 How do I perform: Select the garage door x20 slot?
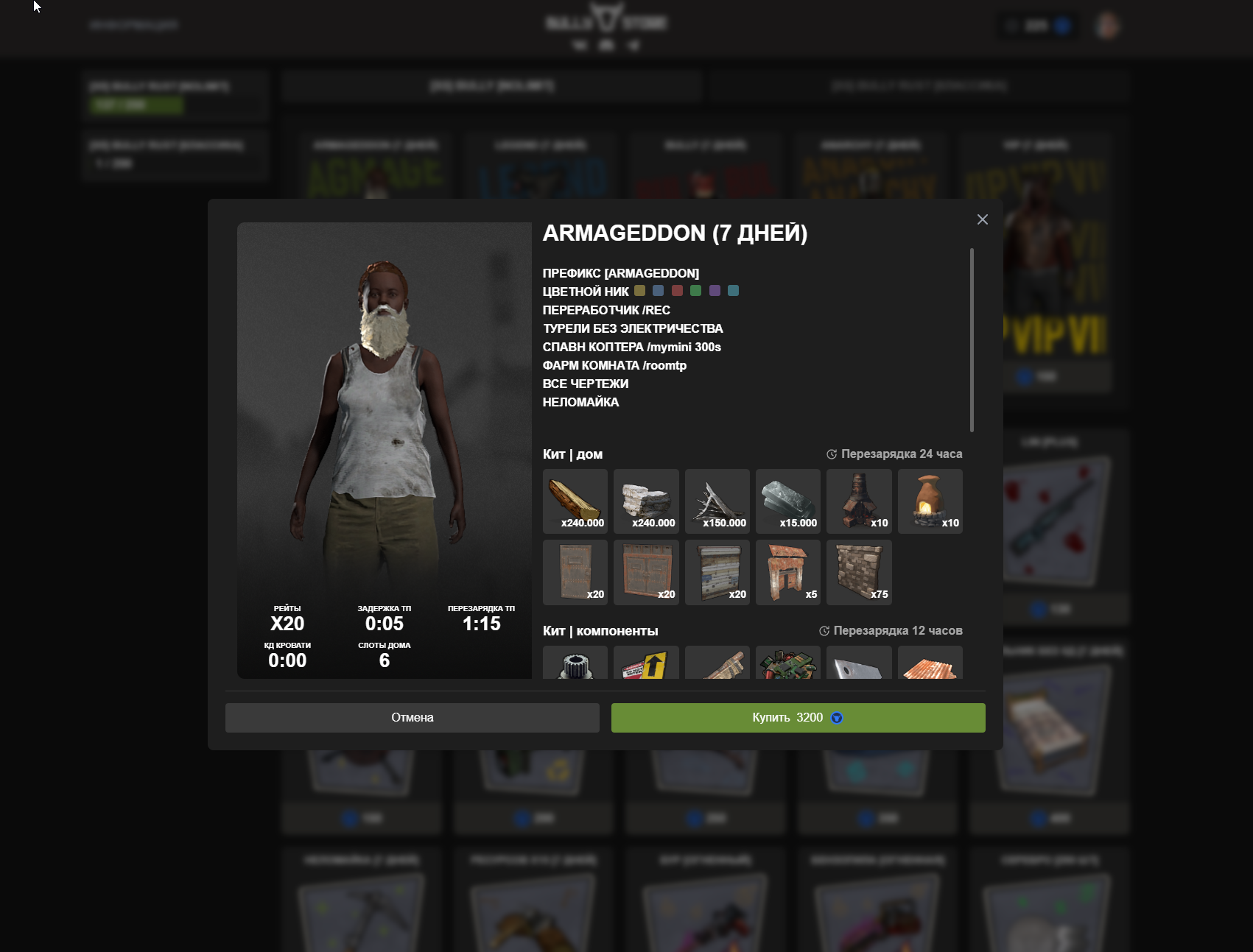coord(717,572)
